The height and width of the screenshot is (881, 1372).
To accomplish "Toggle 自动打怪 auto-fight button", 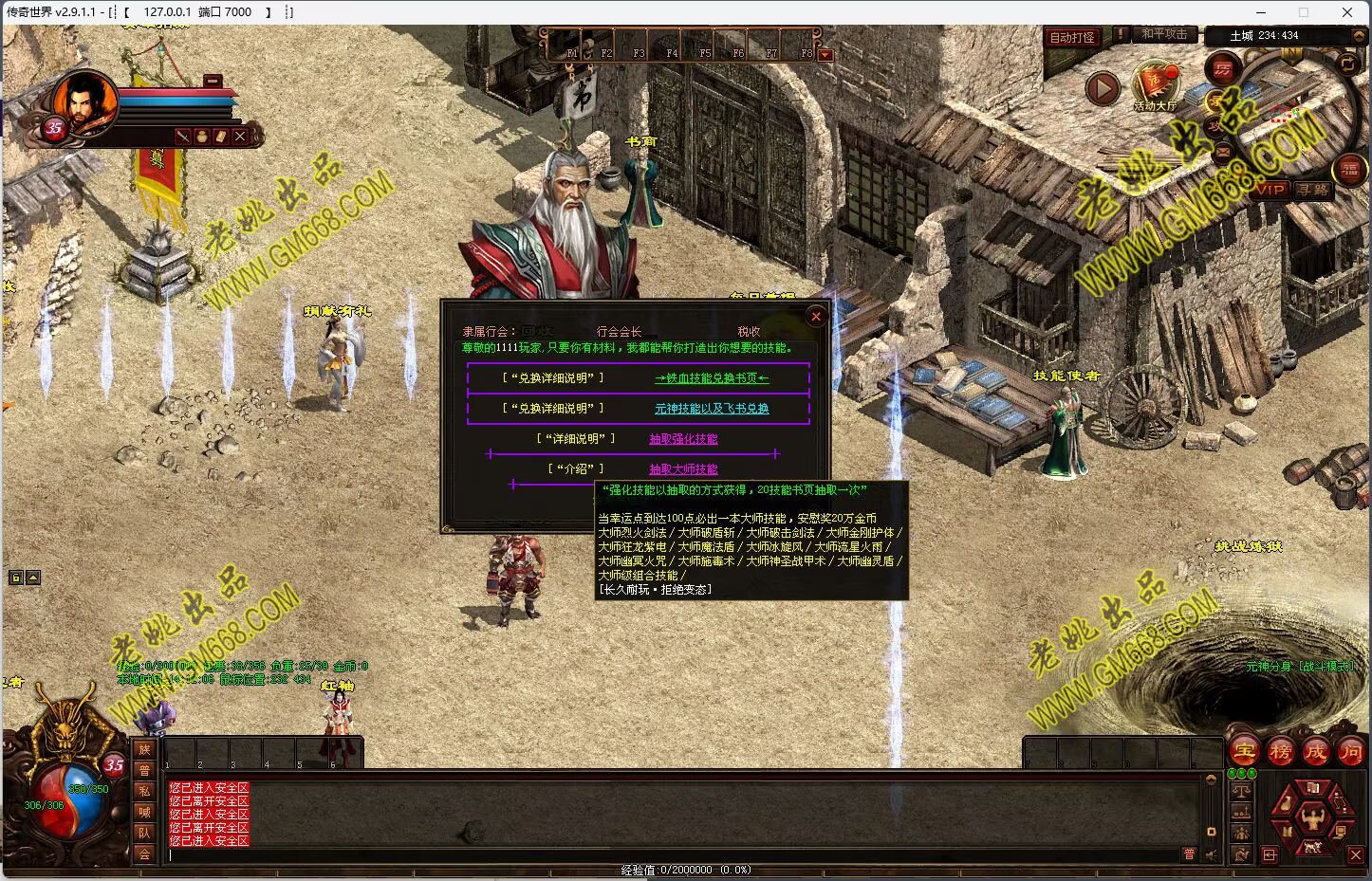I will point(1072,37).
